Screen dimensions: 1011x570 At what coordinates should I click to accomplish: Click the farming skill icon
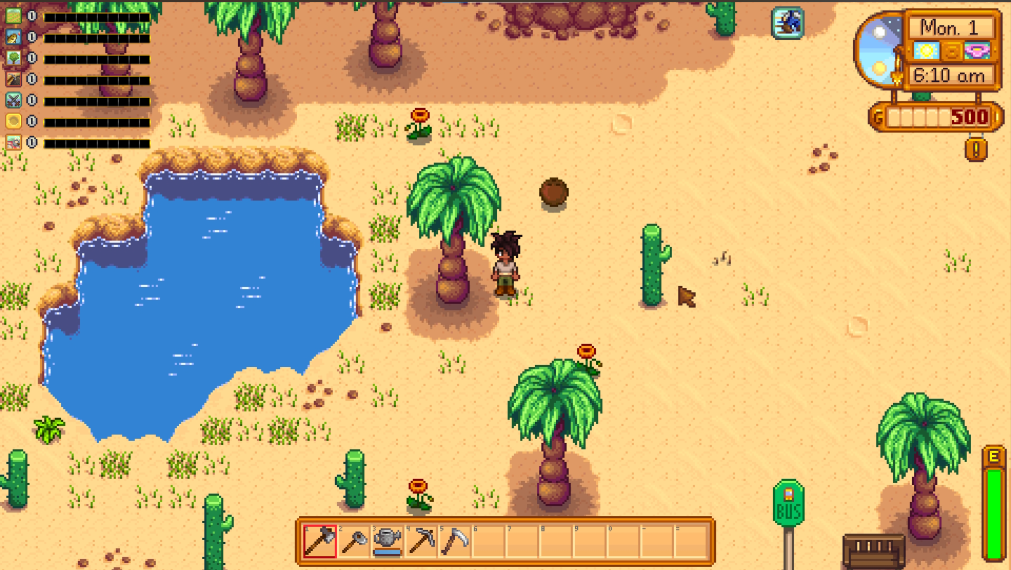click(x=13, y=16)
